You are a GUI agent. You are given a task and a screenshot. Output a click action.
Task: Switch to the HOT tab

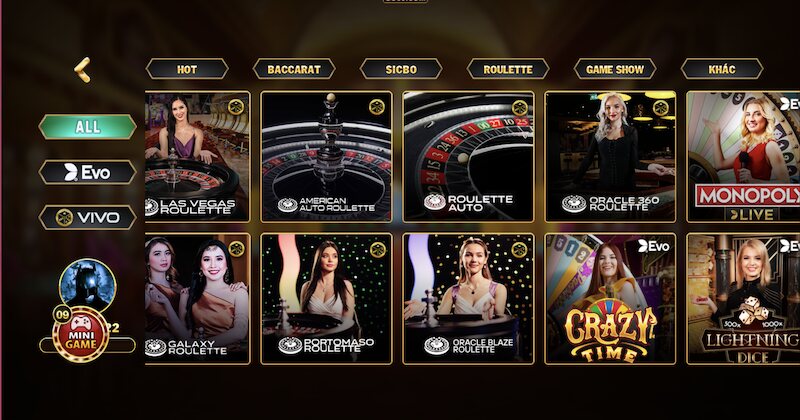click(x=187, y=69)
